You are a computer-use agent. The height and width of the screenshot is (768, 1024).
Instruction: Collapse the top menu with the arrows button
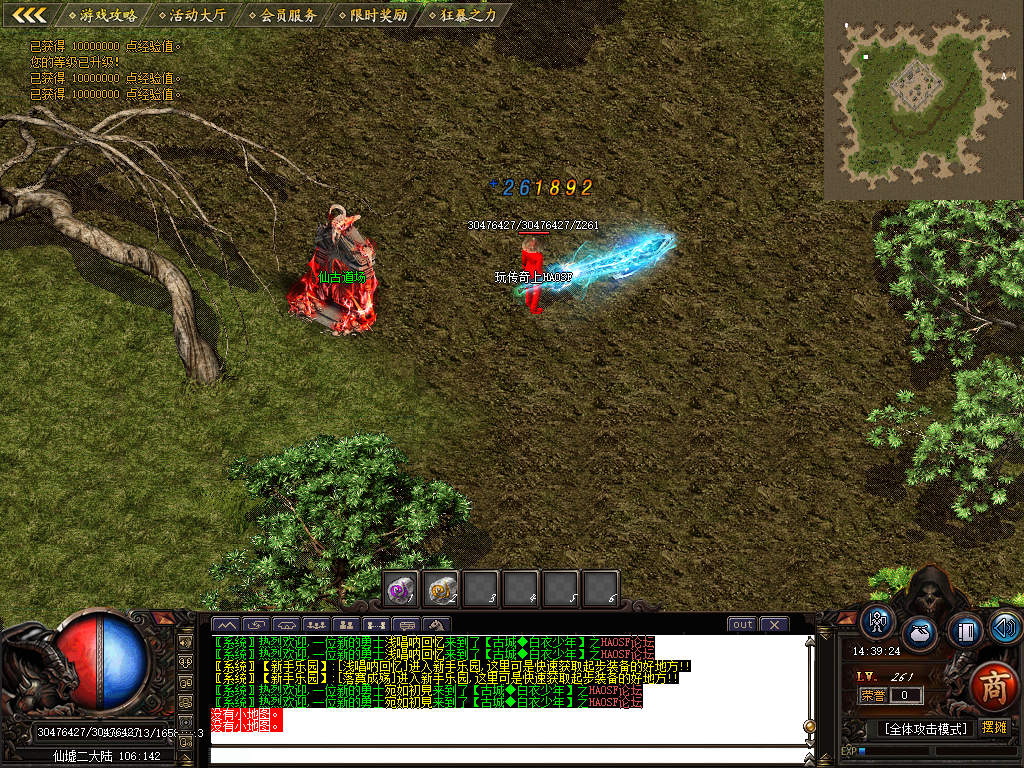(x=30, y=15)
